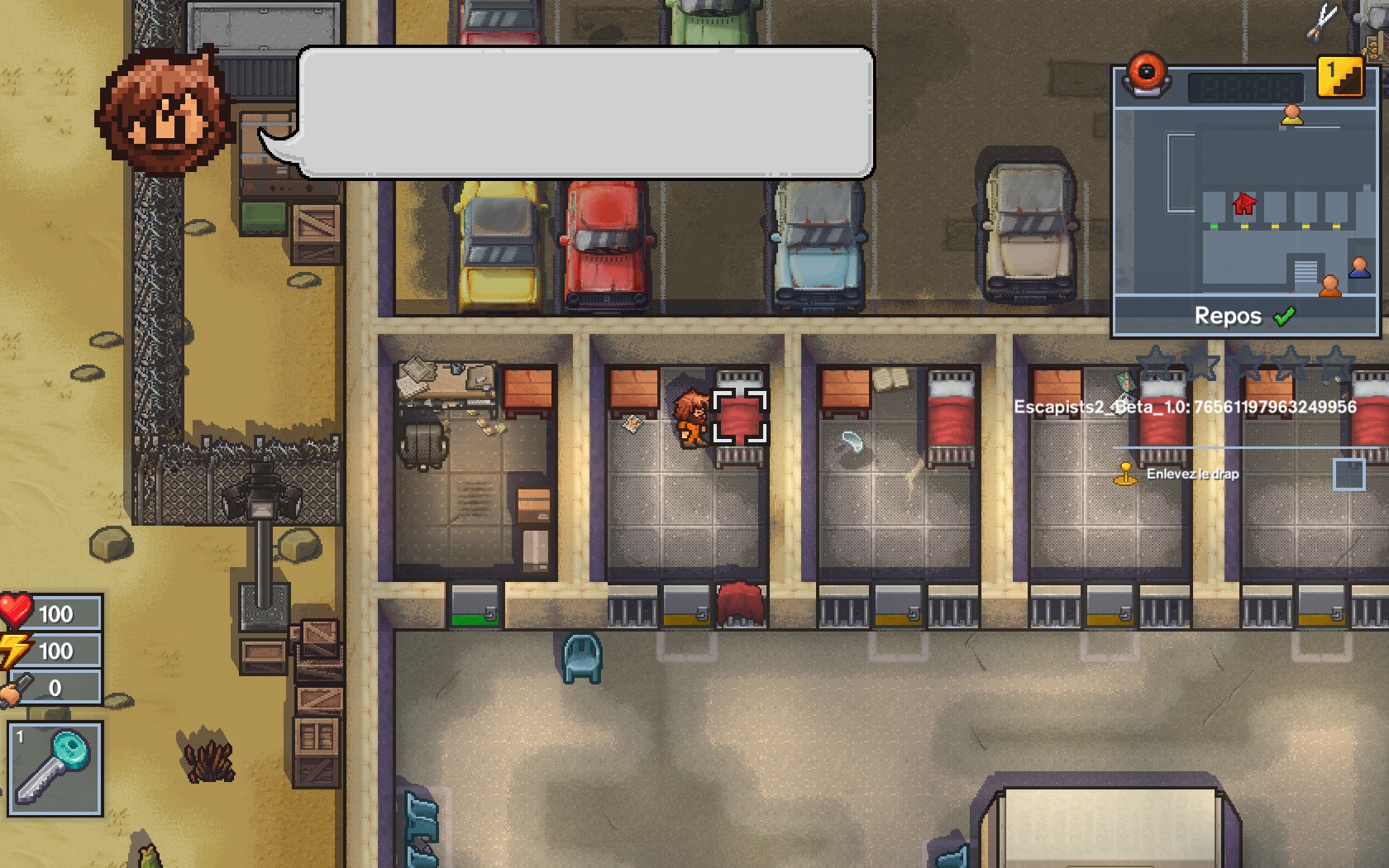Tick the objective checkbox beside 'Enlevez le drap'
The height and width of the screenshot is (868, 1389).
click(x=1348, y=475)
